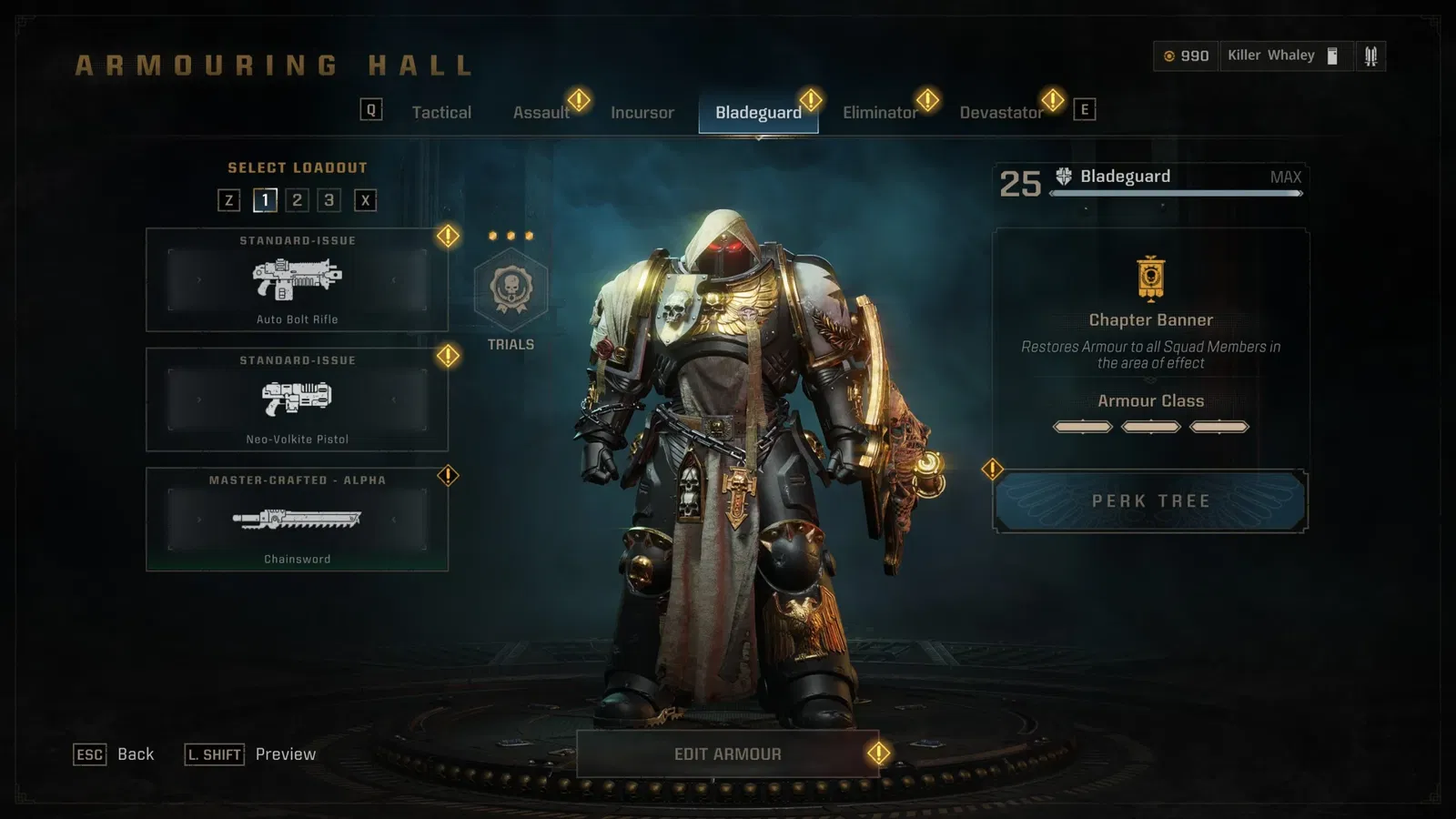Switch to the Eliminator class tab

coord(879,113)
